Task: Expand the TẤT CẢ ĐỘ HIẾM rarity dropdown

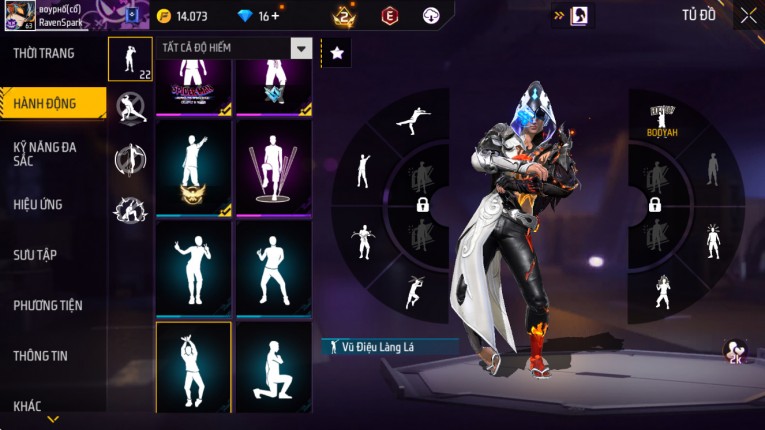Action: pos(300,48)
